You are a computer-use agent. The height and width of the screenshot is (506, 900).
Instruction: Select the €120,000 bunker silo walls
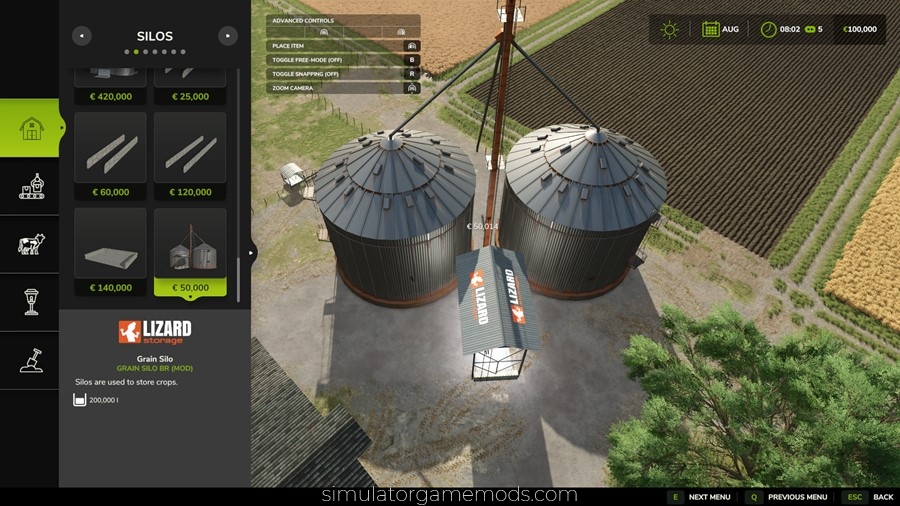pos(190,155)
